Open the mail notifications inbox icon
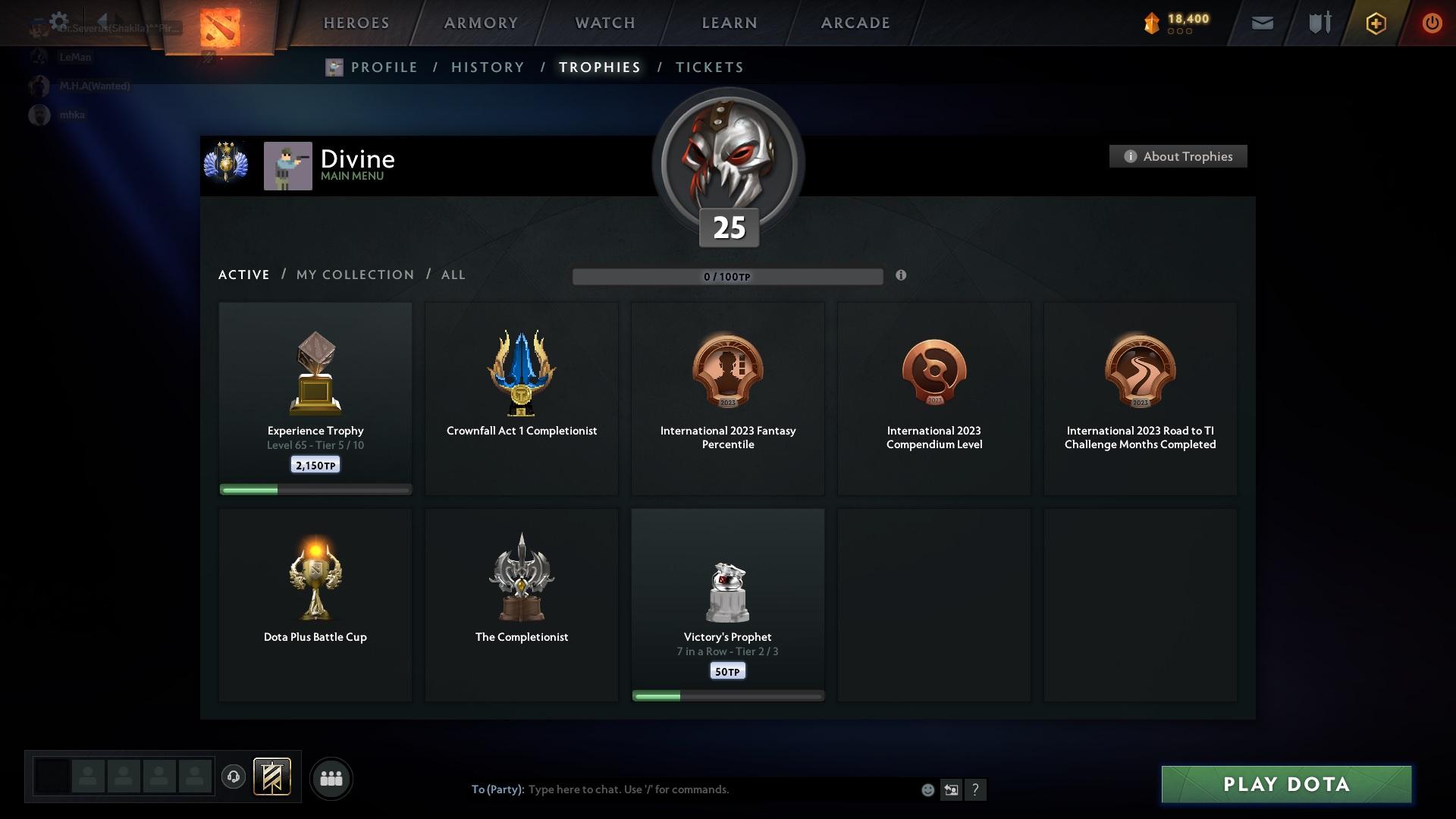This screenshot has width=1456, height=819. coord(1262,23)
